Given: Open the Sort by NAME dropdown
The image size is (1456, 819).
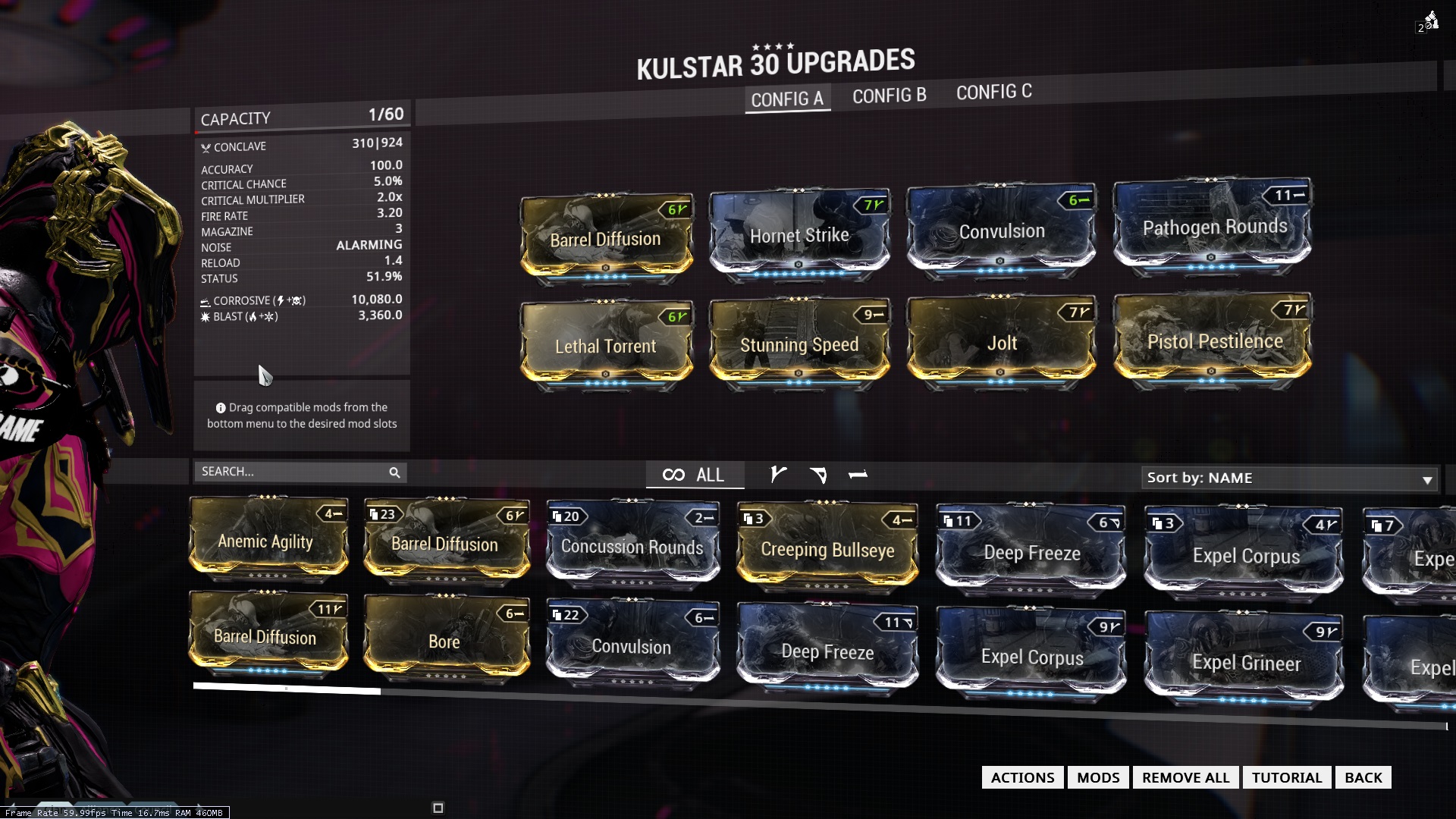Looking at the screenshot, I should pos(1289,478).
